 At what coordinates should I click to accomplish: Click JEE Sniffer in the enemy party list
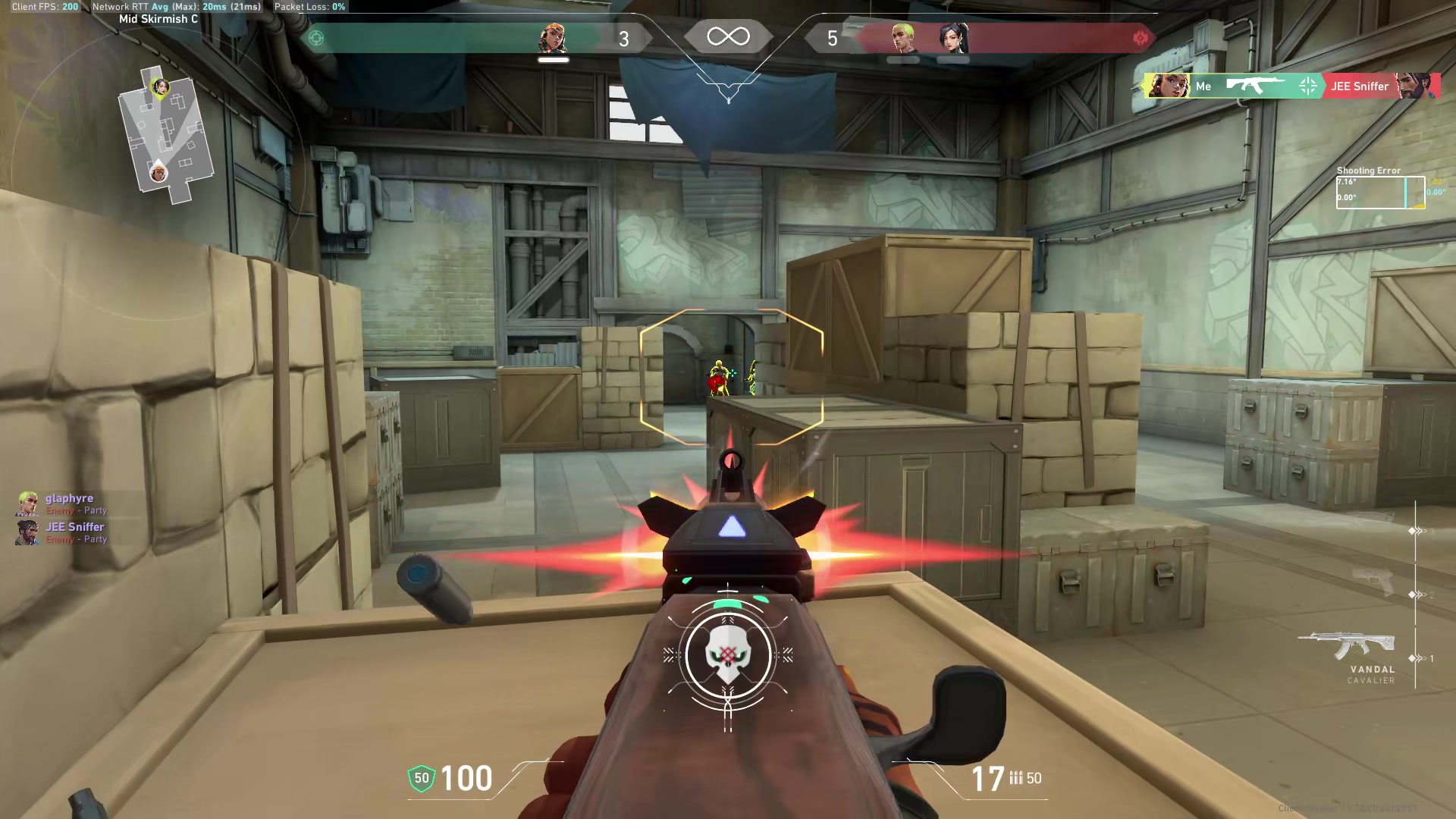click(x=74, y=527)
